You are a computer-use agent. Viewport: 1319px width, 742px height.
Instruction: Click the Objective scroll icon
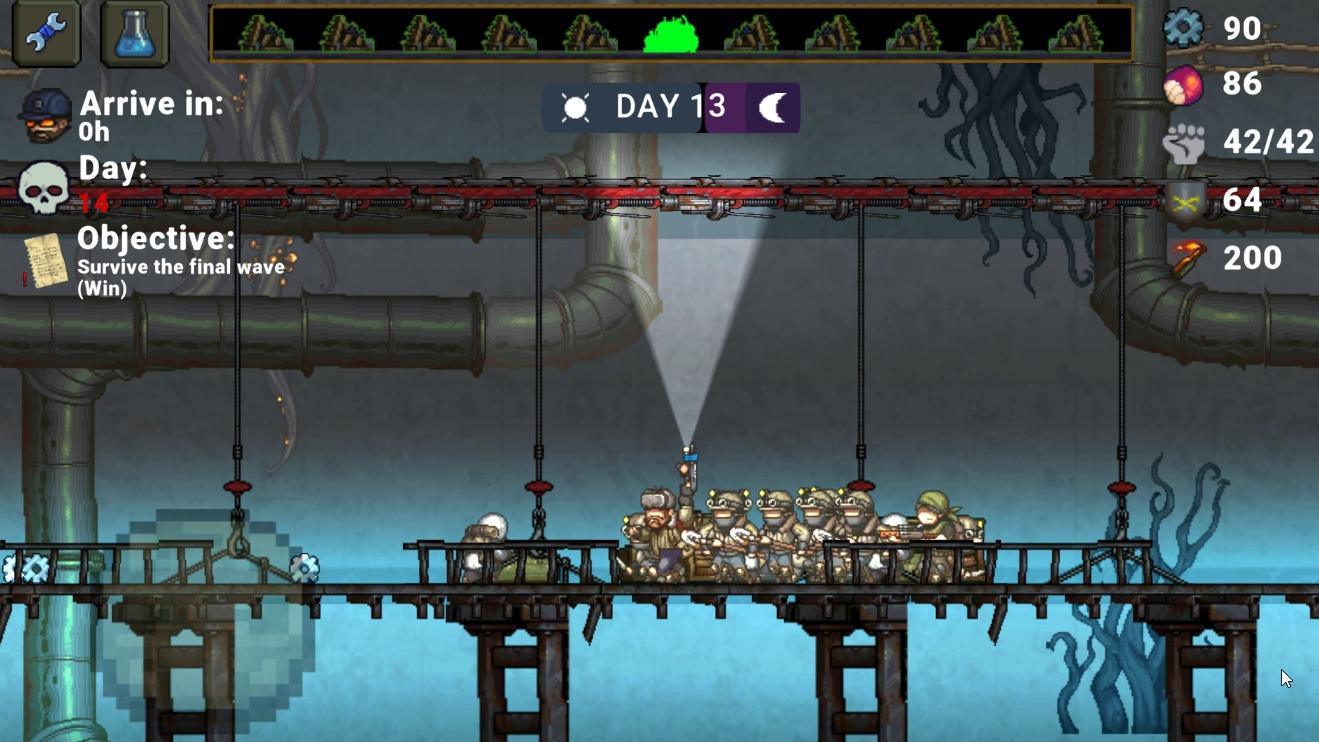[46, 262]
